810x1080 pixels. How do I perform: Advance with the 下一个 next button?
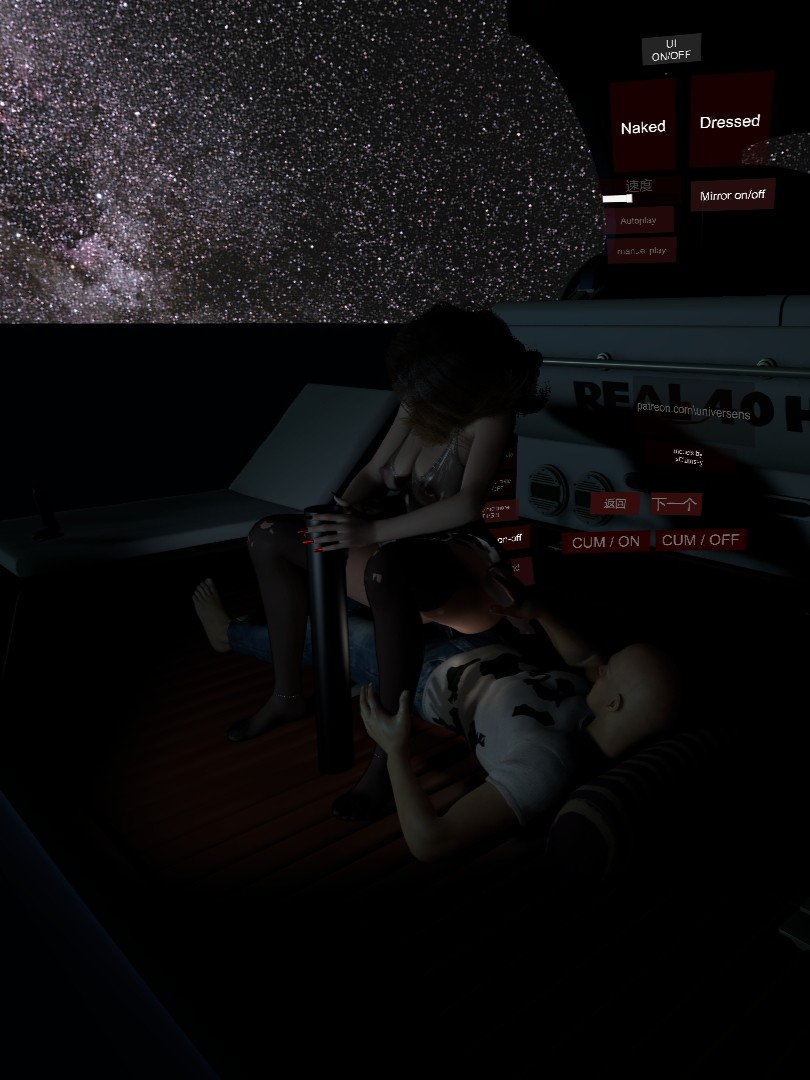[x=675, y=504]
